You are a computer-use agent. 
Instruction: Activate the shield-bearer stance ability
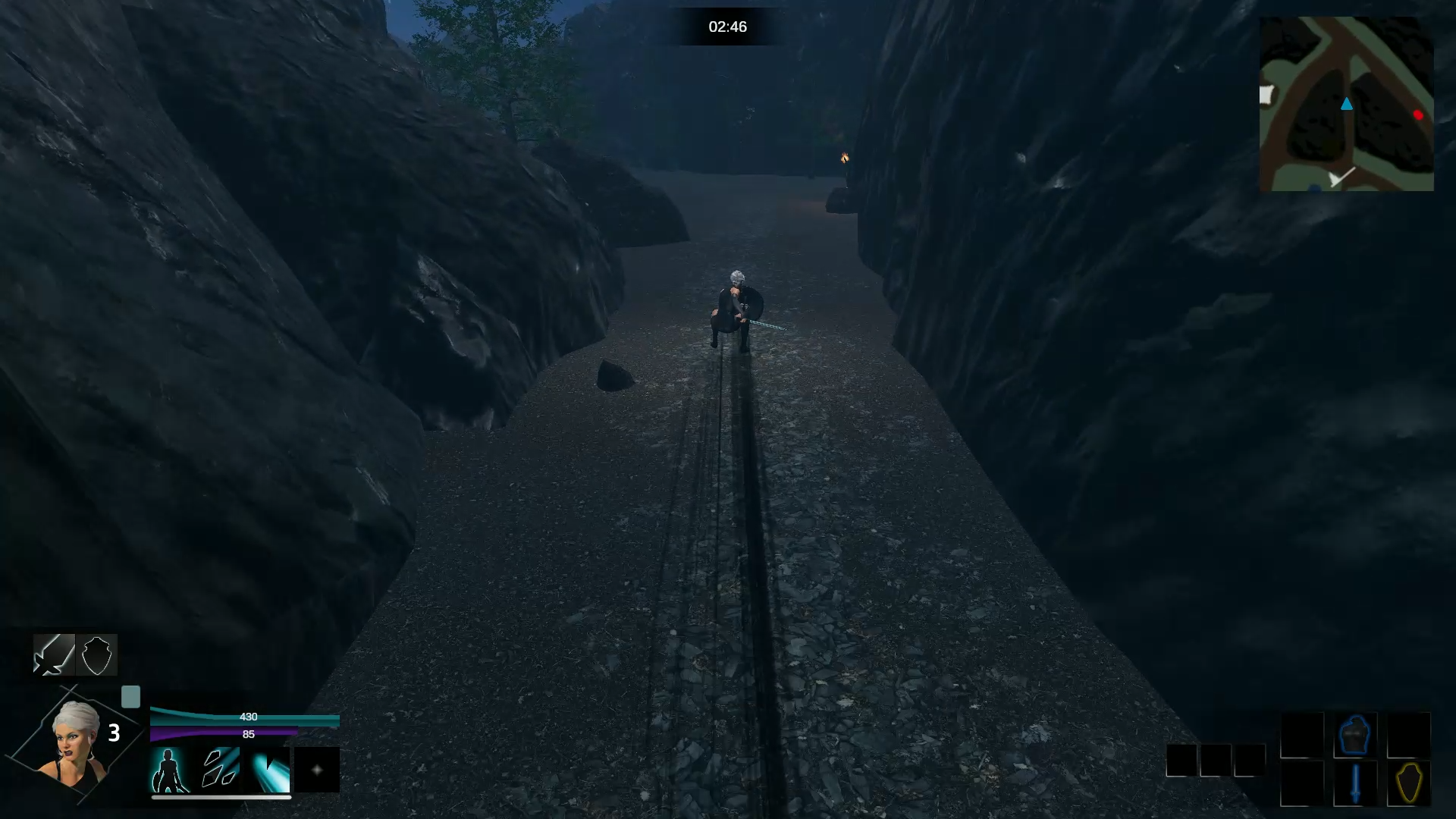pos(173,770)
